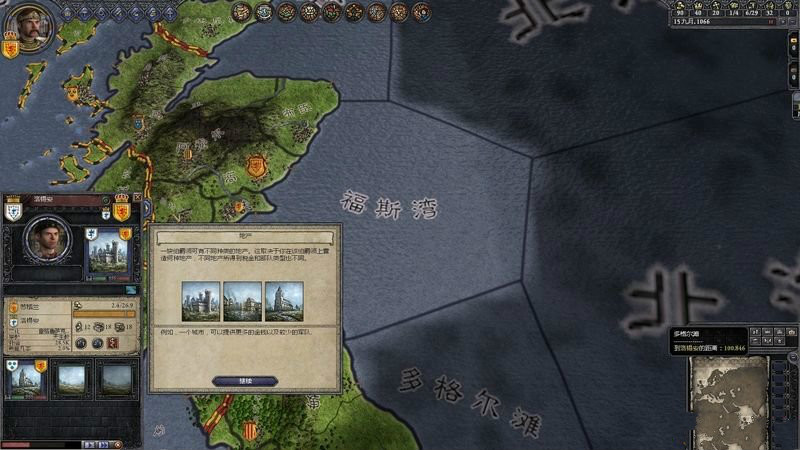Image resolution: width=800 pixels, height=450 pixels.
Task: Select the castle holding slot with shields
Action: [25, 379]
